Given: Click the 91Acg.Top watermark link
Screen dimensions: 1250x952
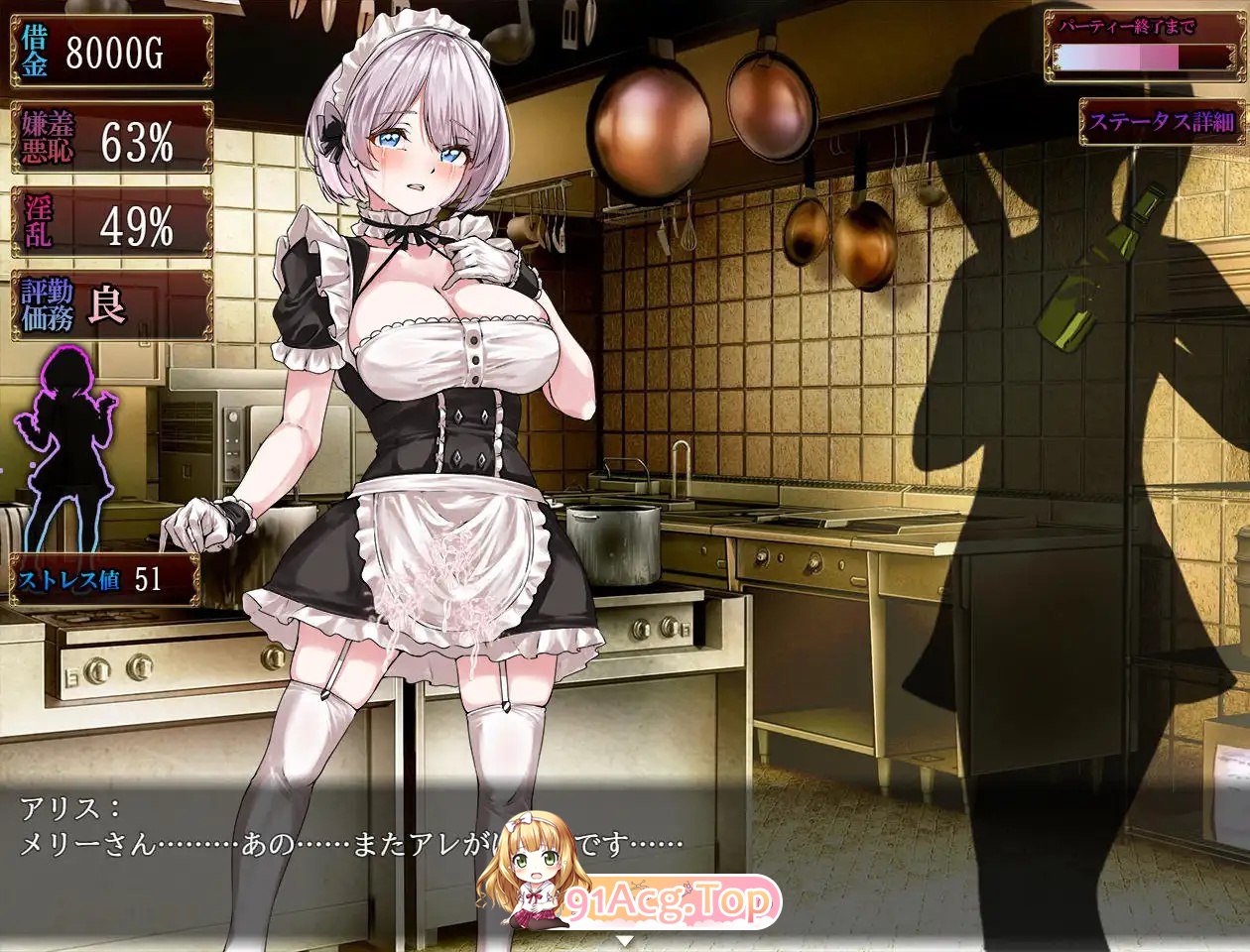Looking at the screenshot, I should click(670, 900).
